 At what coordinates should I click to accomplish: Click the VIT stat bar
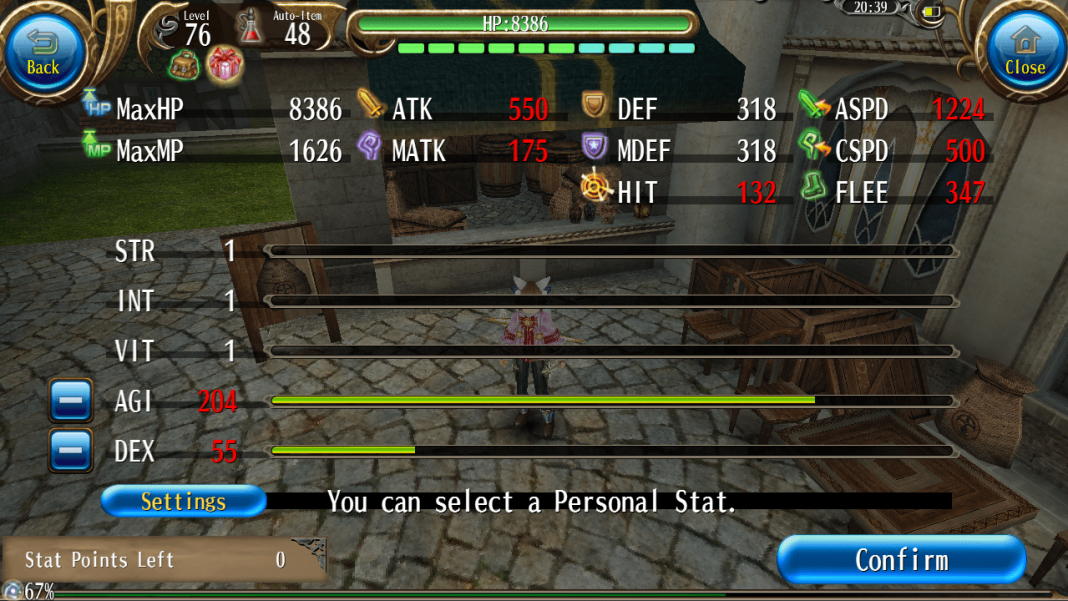(x=612, y=351)
